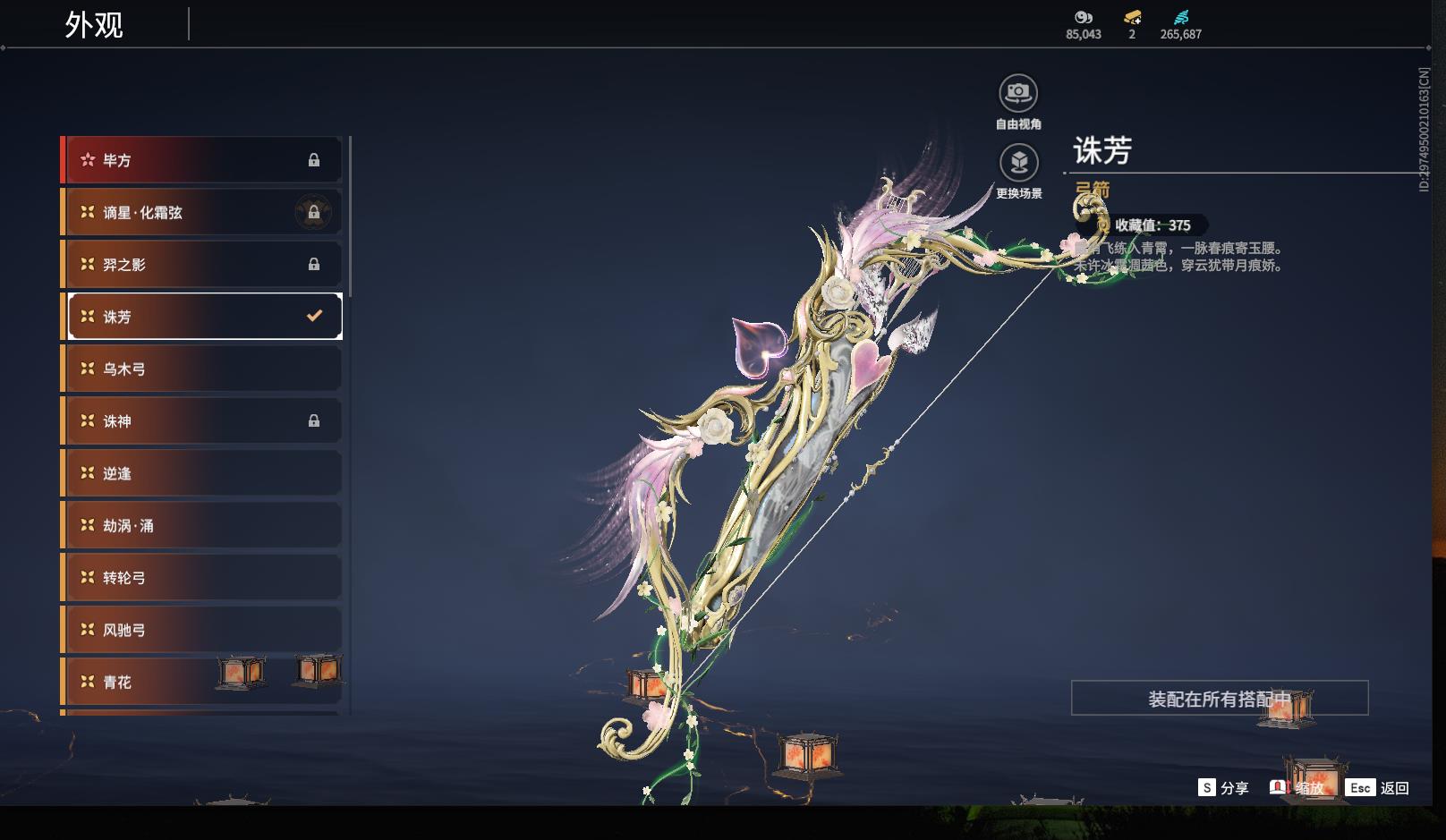Choose the 青花 bow skin

point(202,682)
